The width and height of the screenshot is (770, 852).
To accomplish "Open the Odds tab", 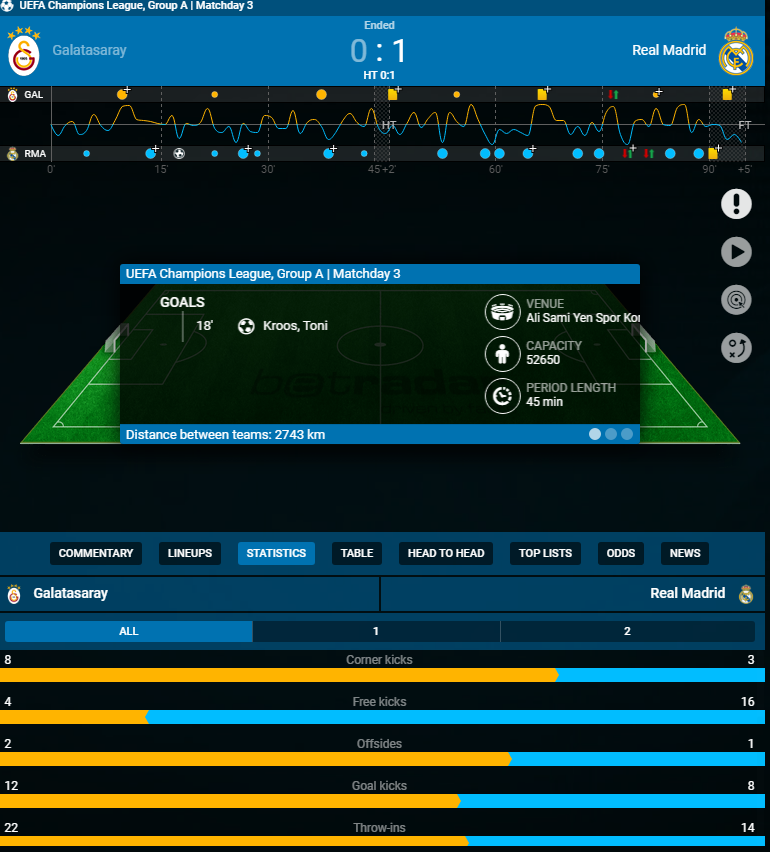I will (x=621, y=553).
